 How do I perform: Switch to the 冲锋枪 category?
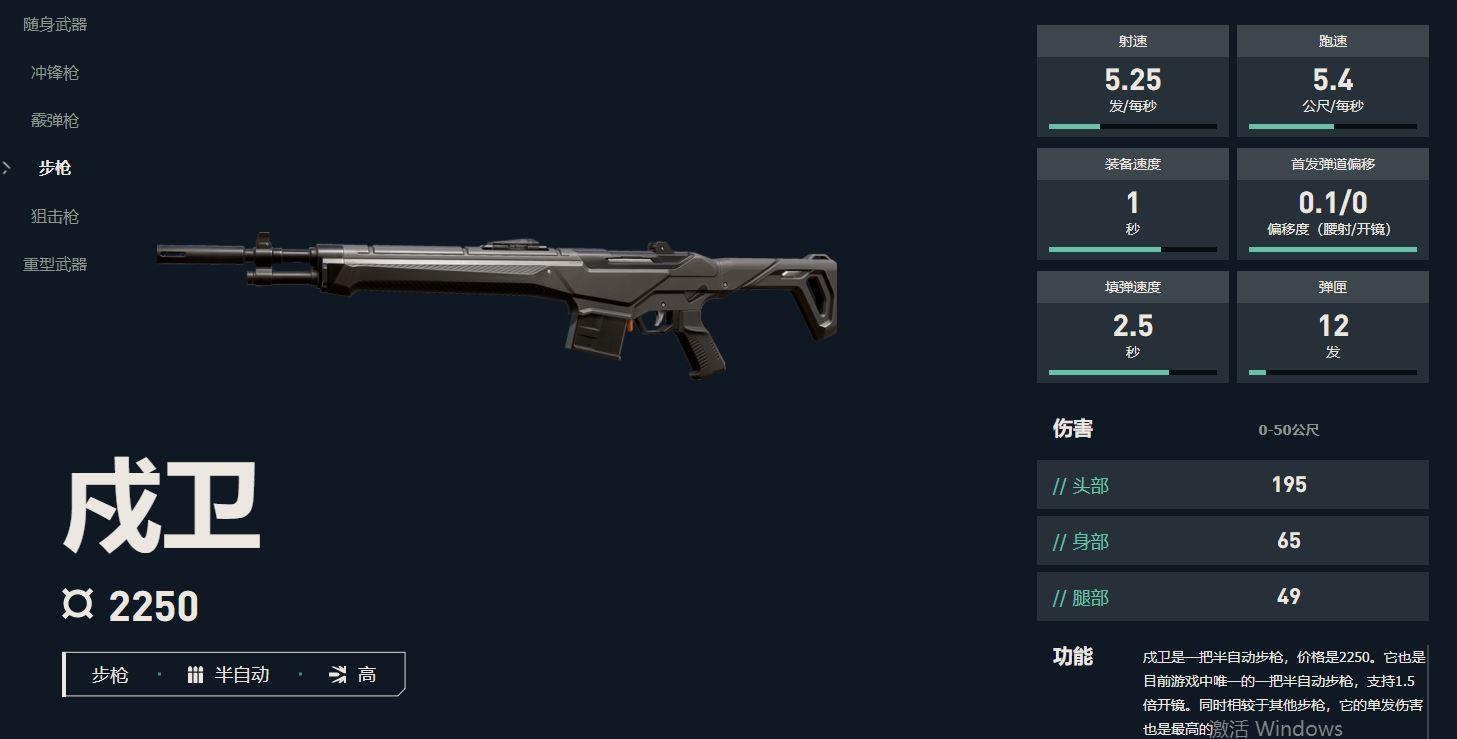click(x=55, y=73)
